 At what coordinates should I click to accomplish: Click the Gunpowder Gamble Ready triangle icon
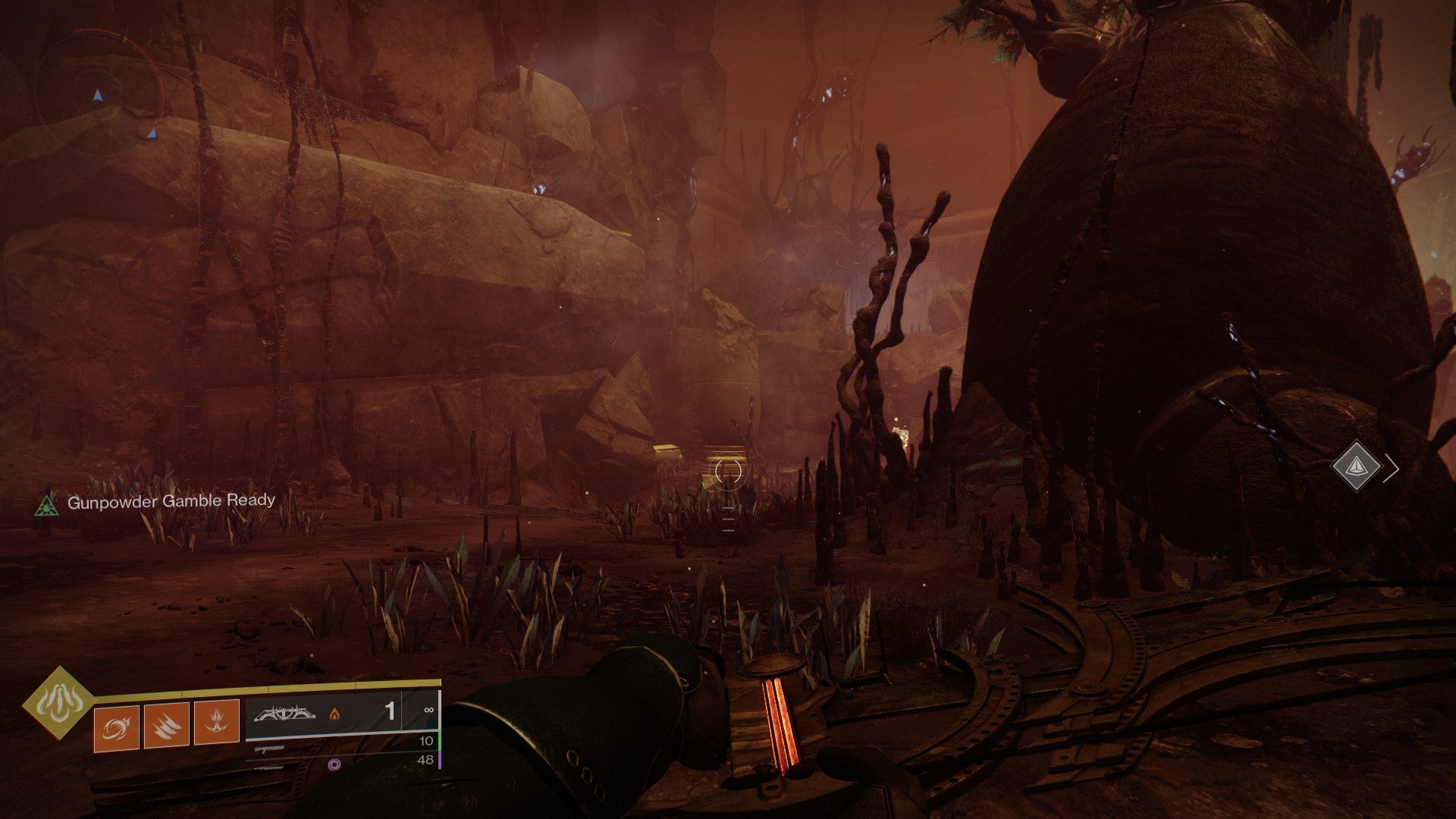[x=47, y=504]
